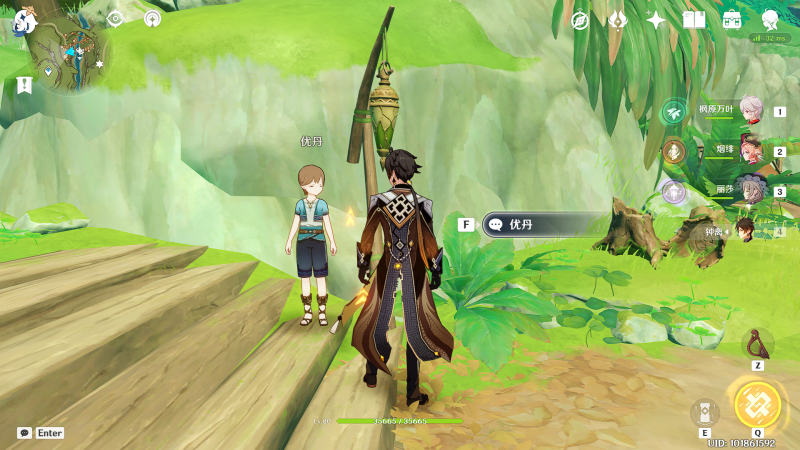Screen dimensions: 800x450
Task: Click the target-circle icon beside the minimap
Action: [x=115, y=19]
